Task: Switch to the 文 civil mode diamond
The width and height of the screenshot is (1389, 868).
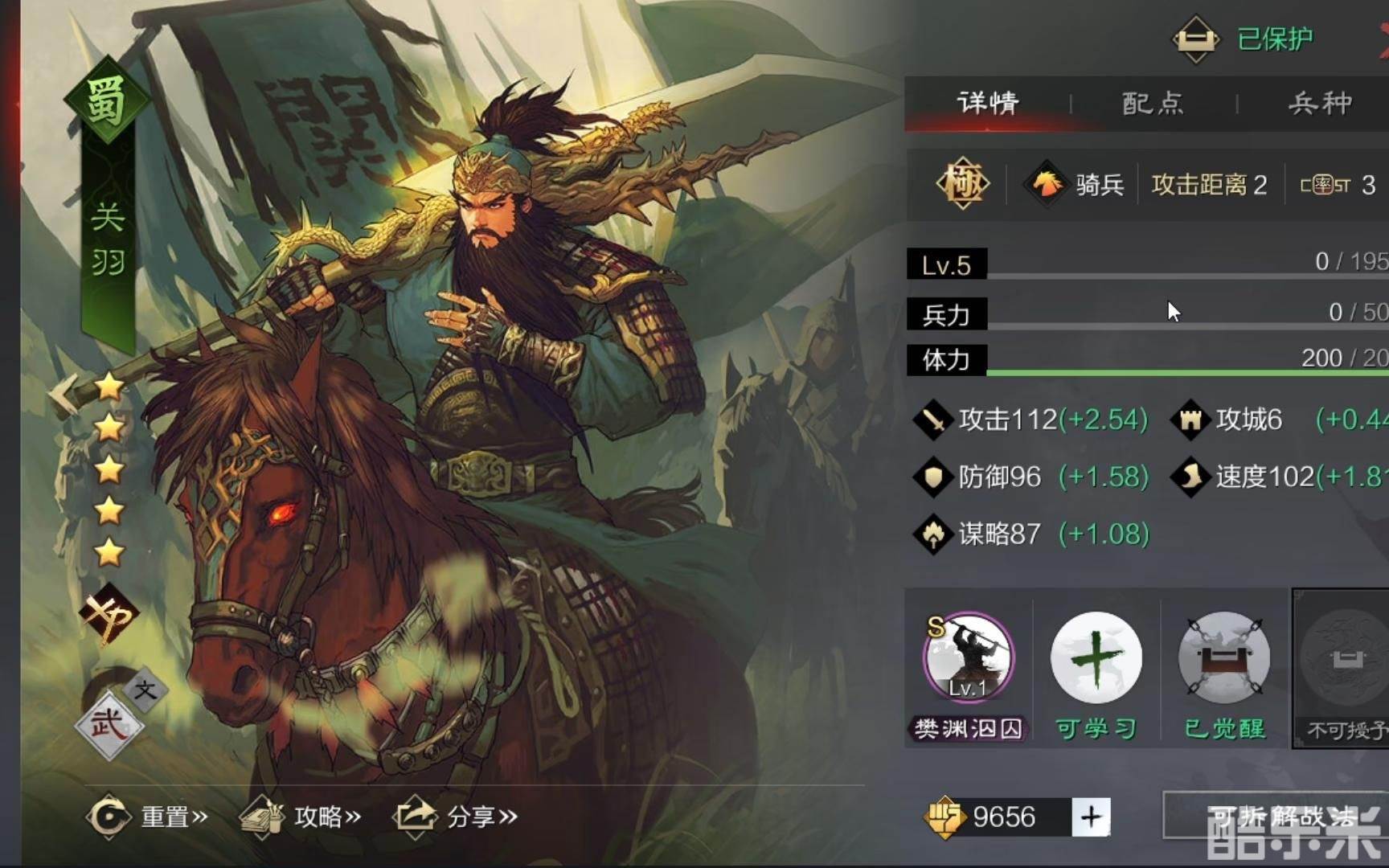Action: pos(145,690)
